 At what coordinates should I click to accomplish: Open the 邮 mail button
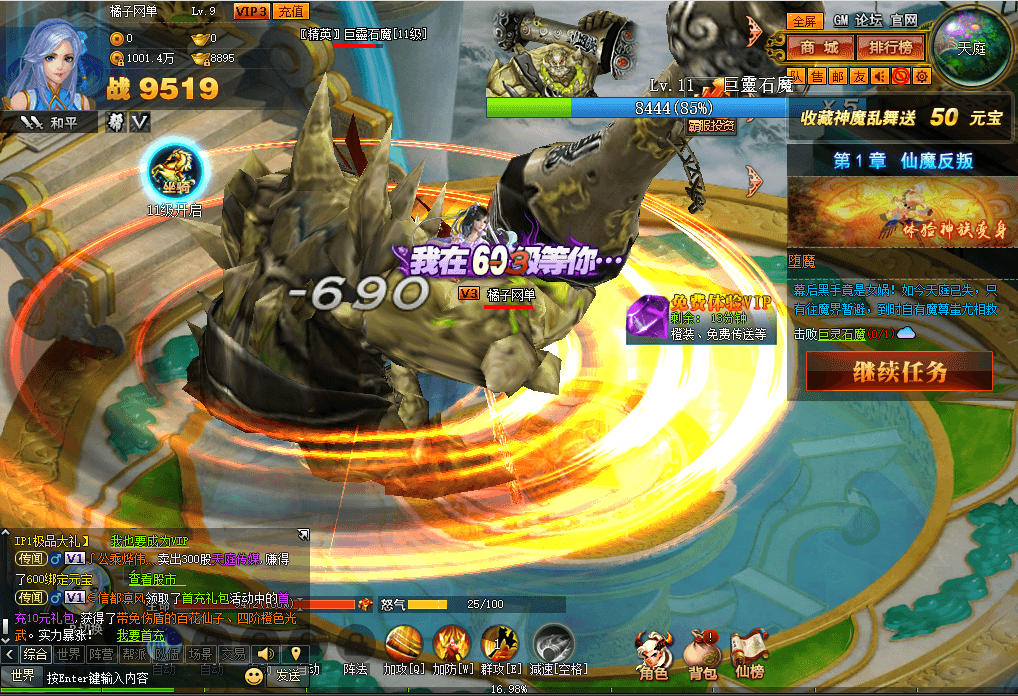point(837,76)
